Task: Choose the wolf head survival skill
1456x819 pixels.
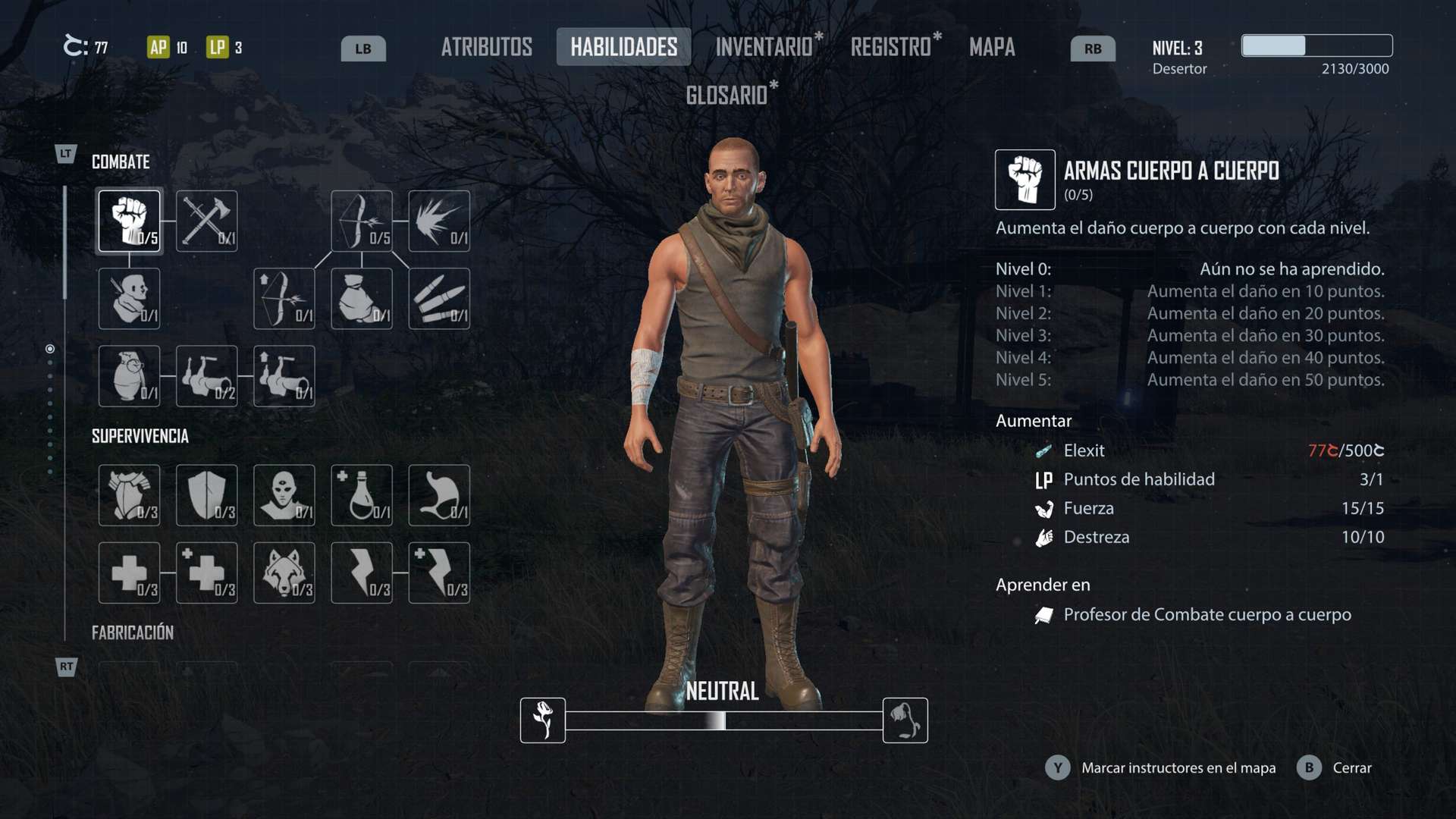Action: click(x=284, y=573)
